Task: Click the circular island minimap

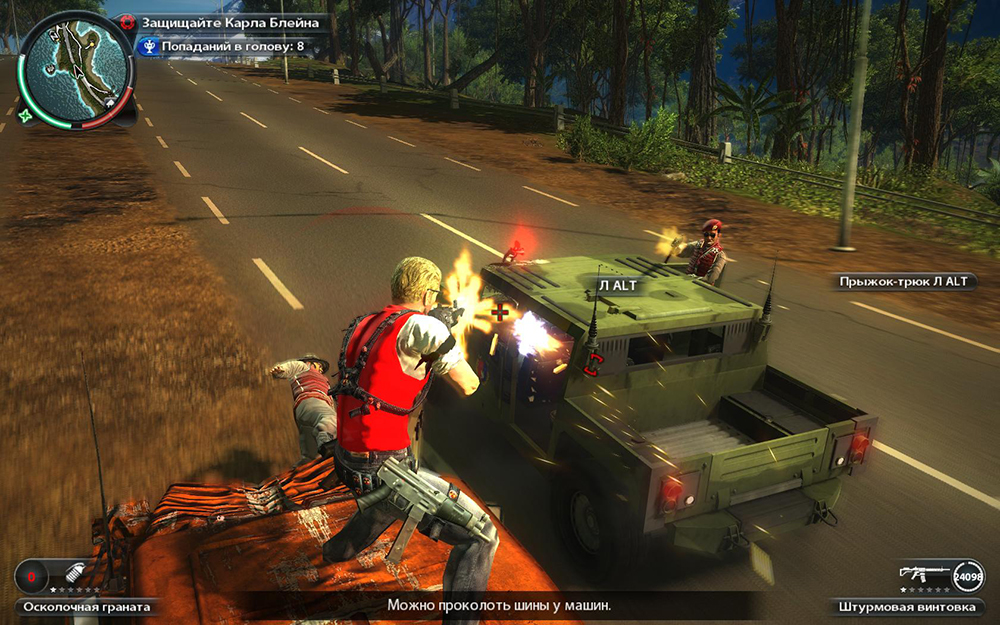Action: [x=76, y=66]
